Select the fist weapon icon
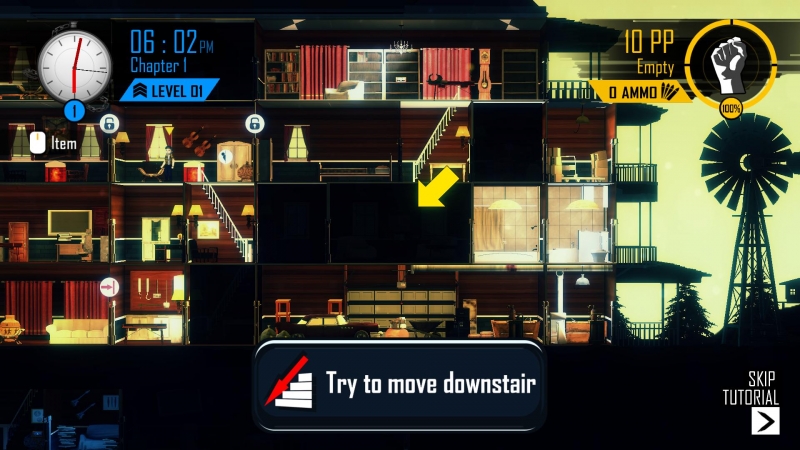The image size is (800, 450). (x=731, y=62)
